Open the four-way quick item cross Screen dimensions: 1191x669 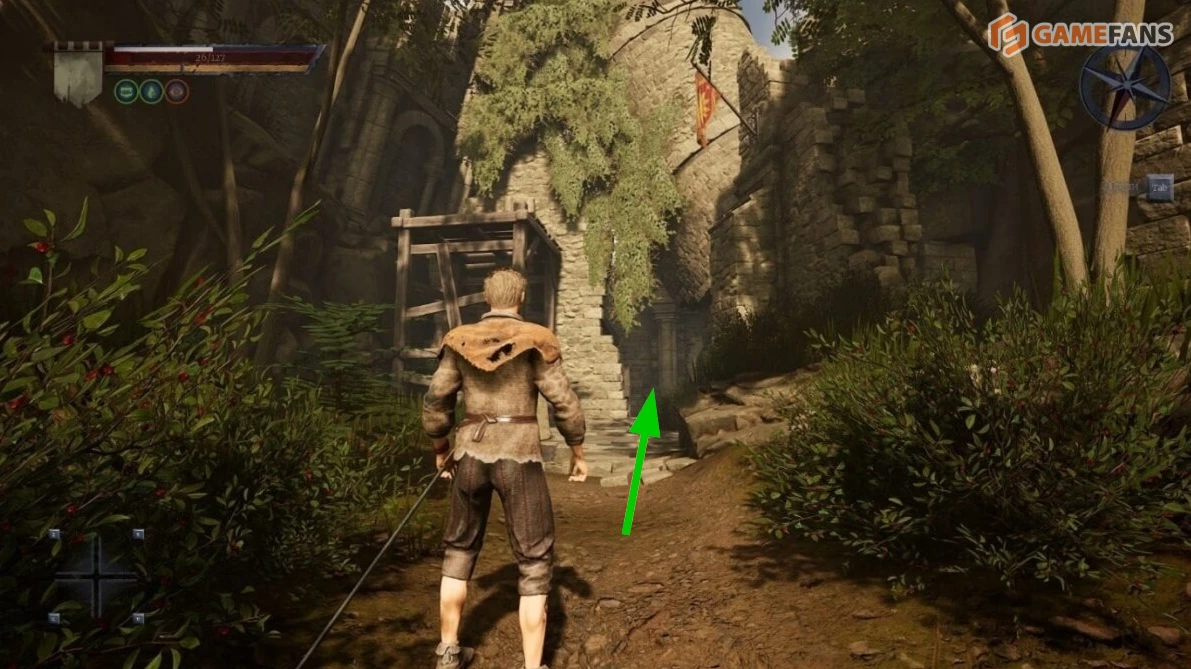[96, 575]
